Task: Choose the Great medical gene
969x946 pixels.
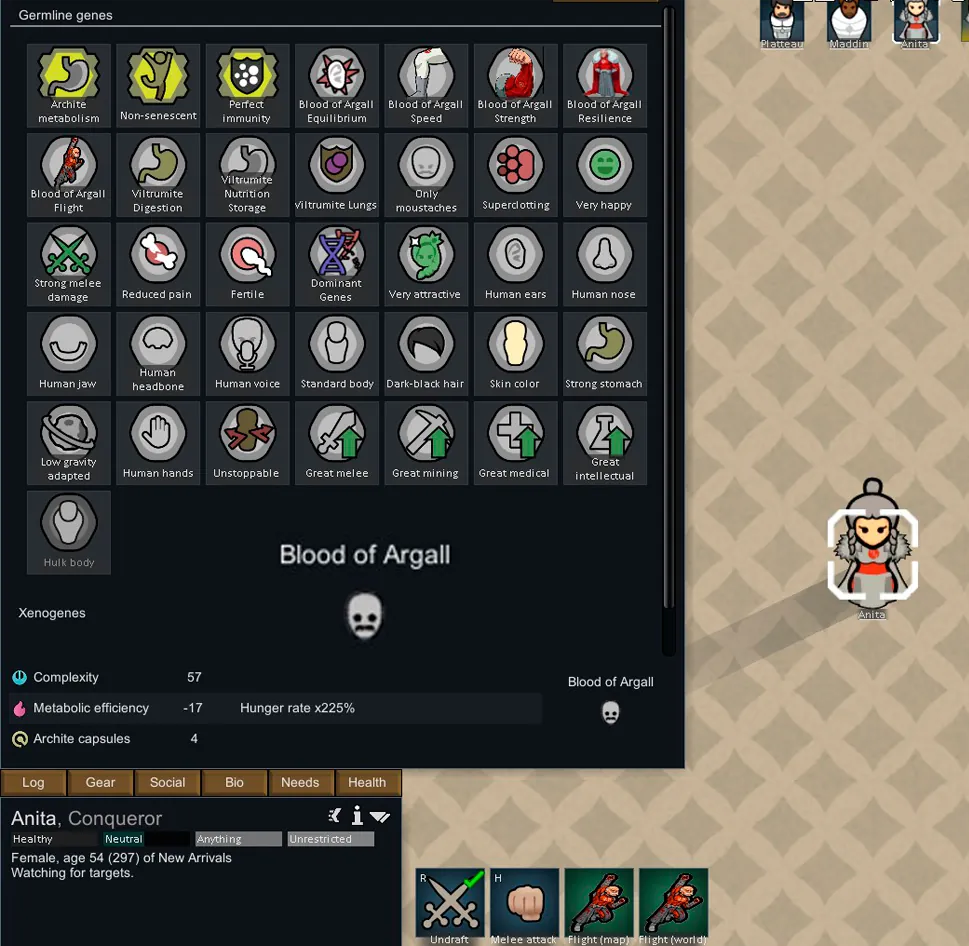Action: pyautogui.click(x=515, y=443)
